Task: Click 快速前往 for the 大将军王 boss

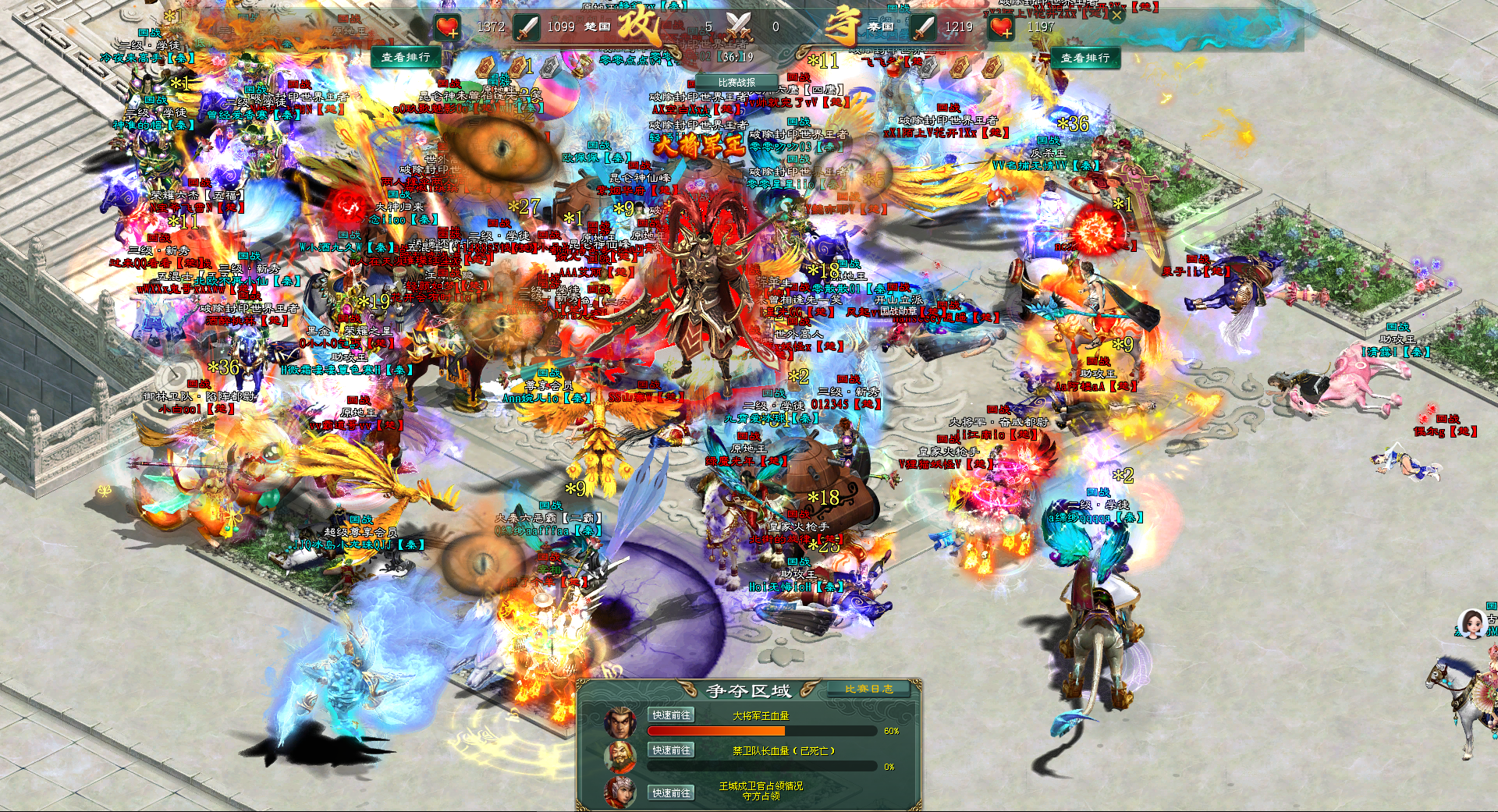Action: (x=671, y=715)
